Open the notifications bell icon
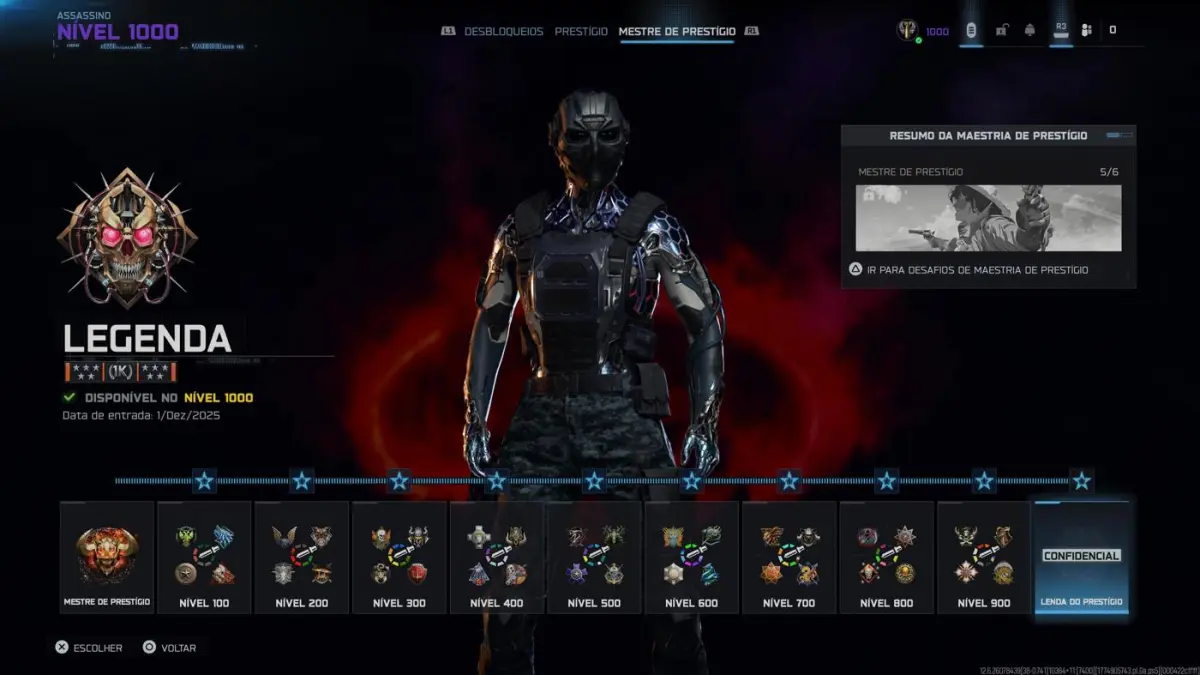Screen dimensions: 1200x675 (x=1030, y=30)
